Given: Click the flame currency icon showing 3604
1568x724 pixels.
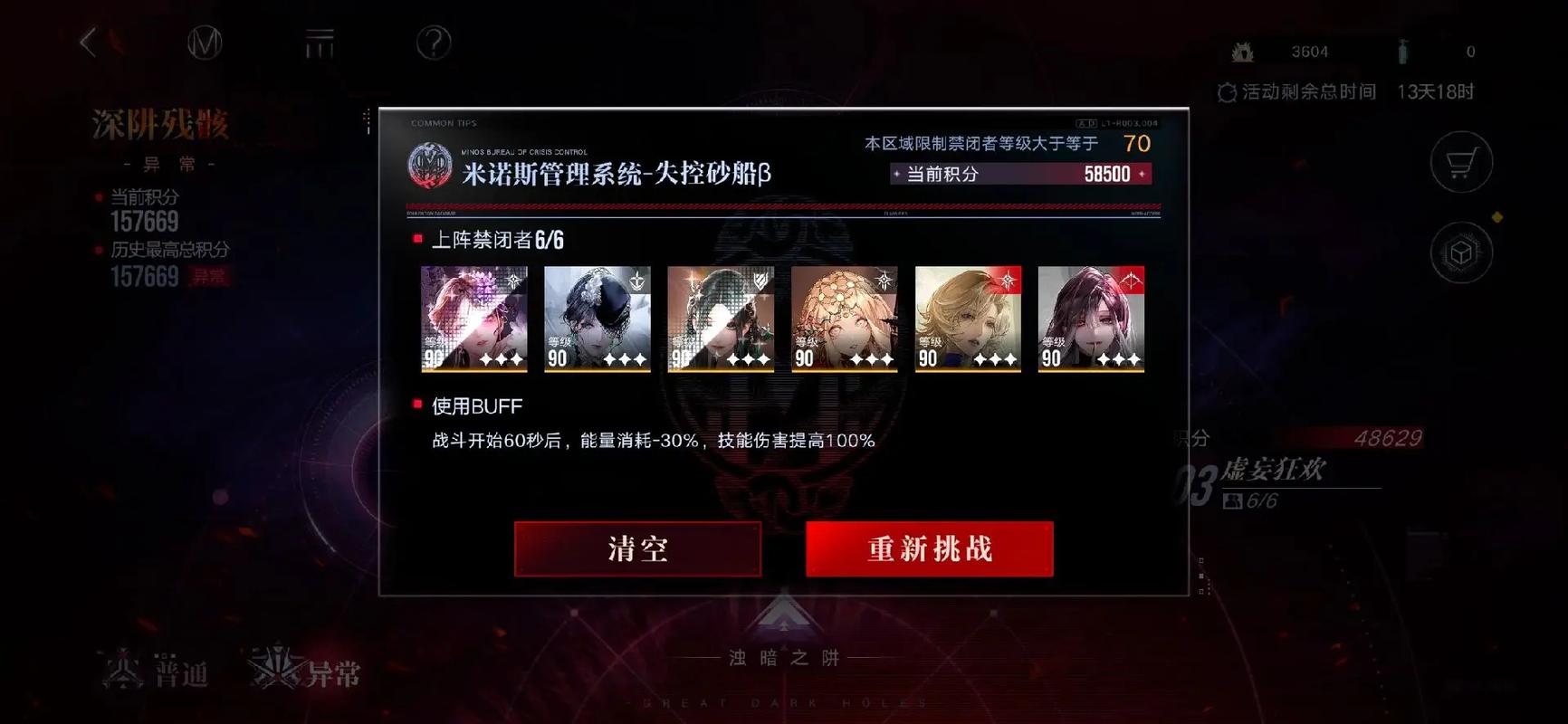Looking at the screenshot, I should click(x=1244, y=52).
